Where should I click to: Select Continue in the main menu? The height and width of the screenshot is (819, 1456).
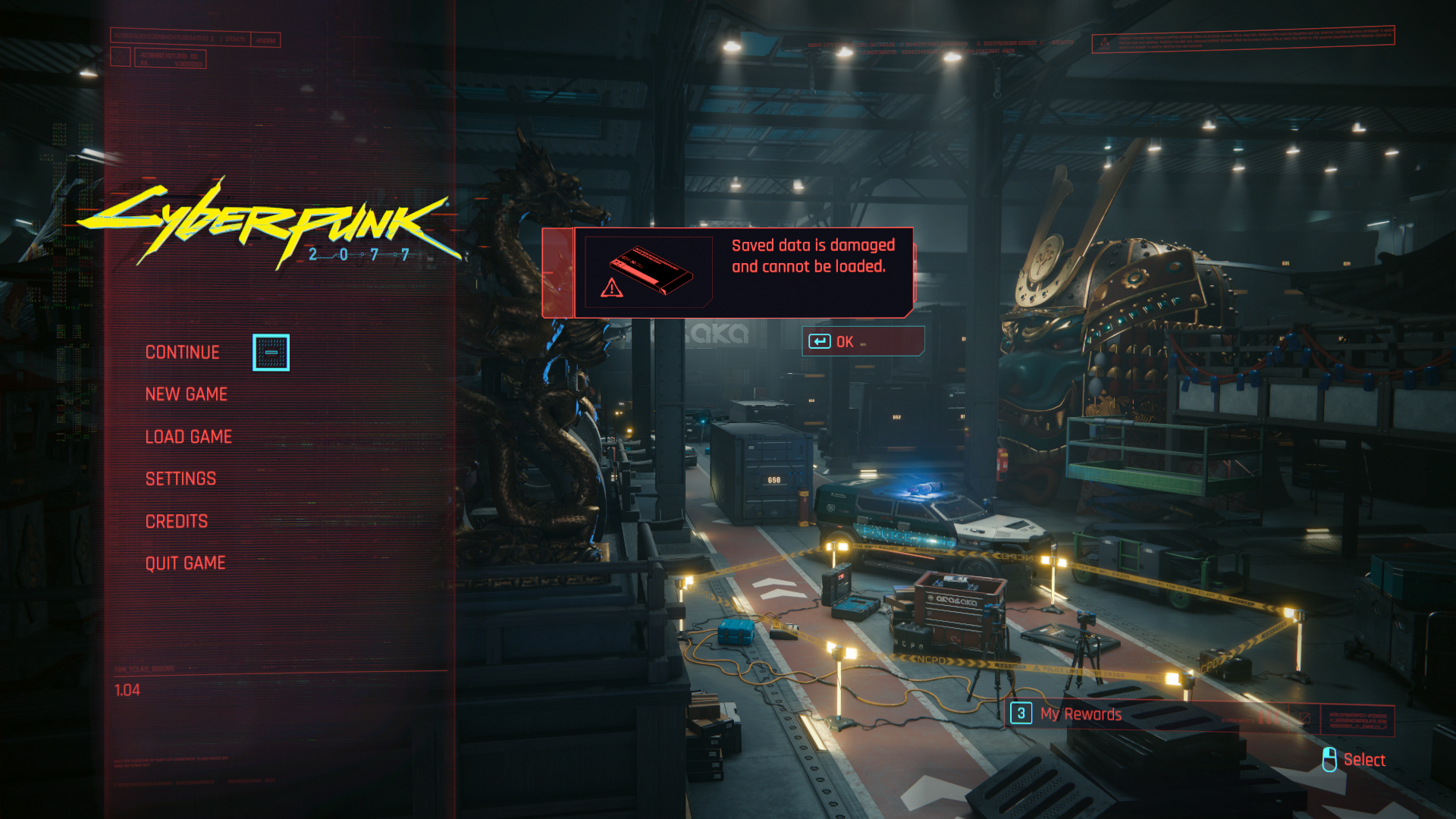click(182, 353)
